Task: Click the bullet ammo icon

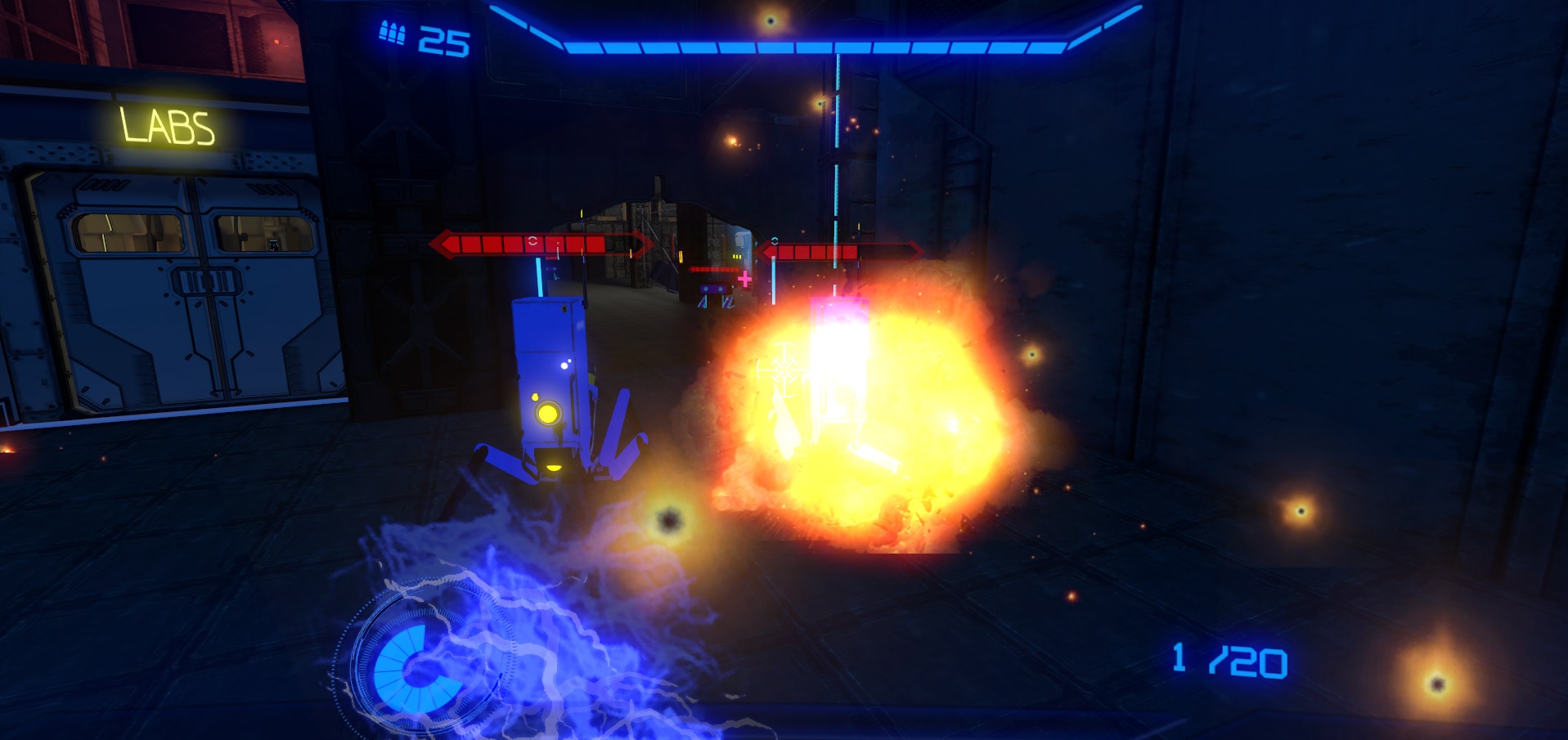Action: pos(392,33)
